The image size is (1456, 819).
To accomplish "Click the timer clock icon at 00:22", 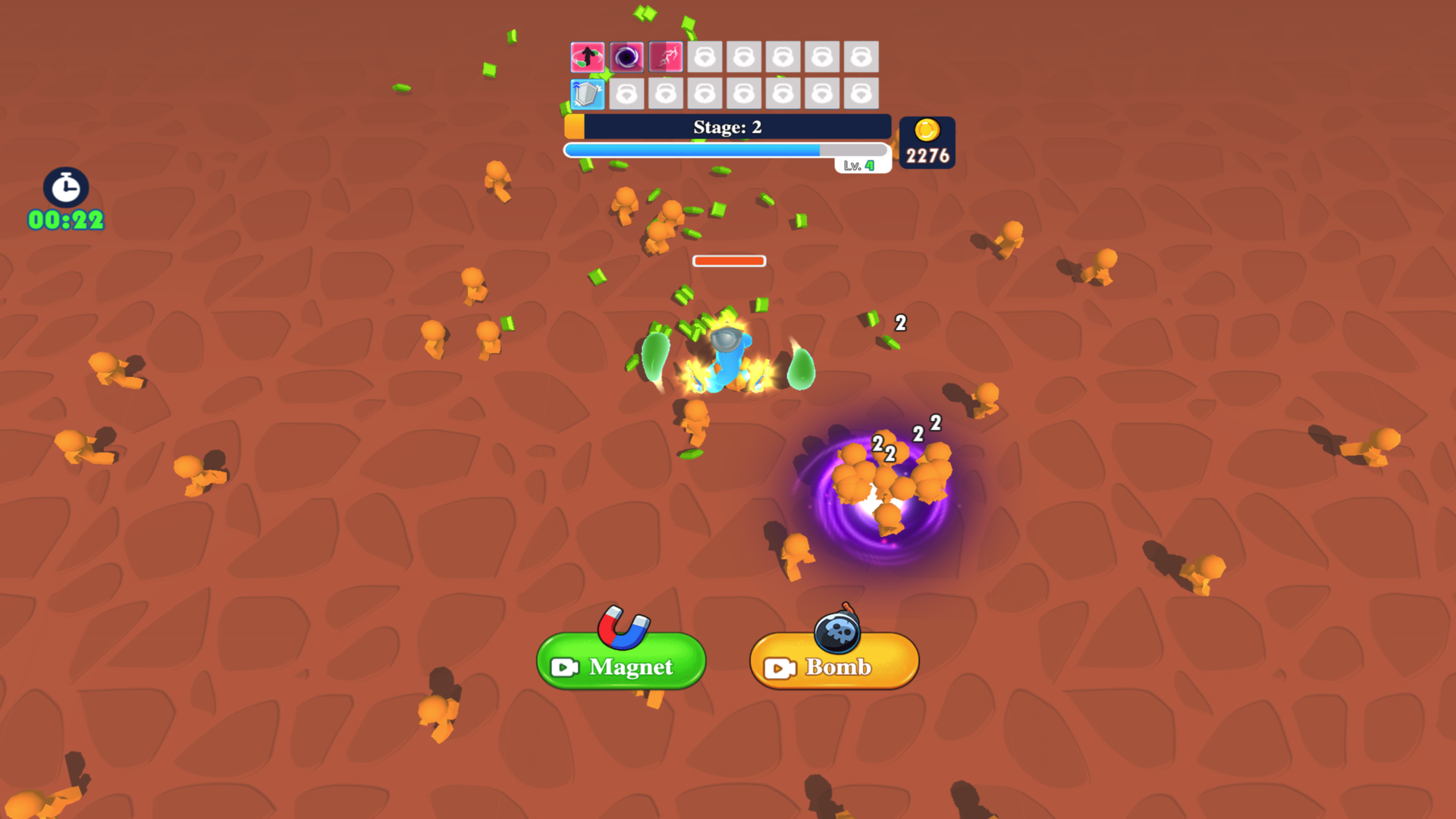I will (64, 189).
